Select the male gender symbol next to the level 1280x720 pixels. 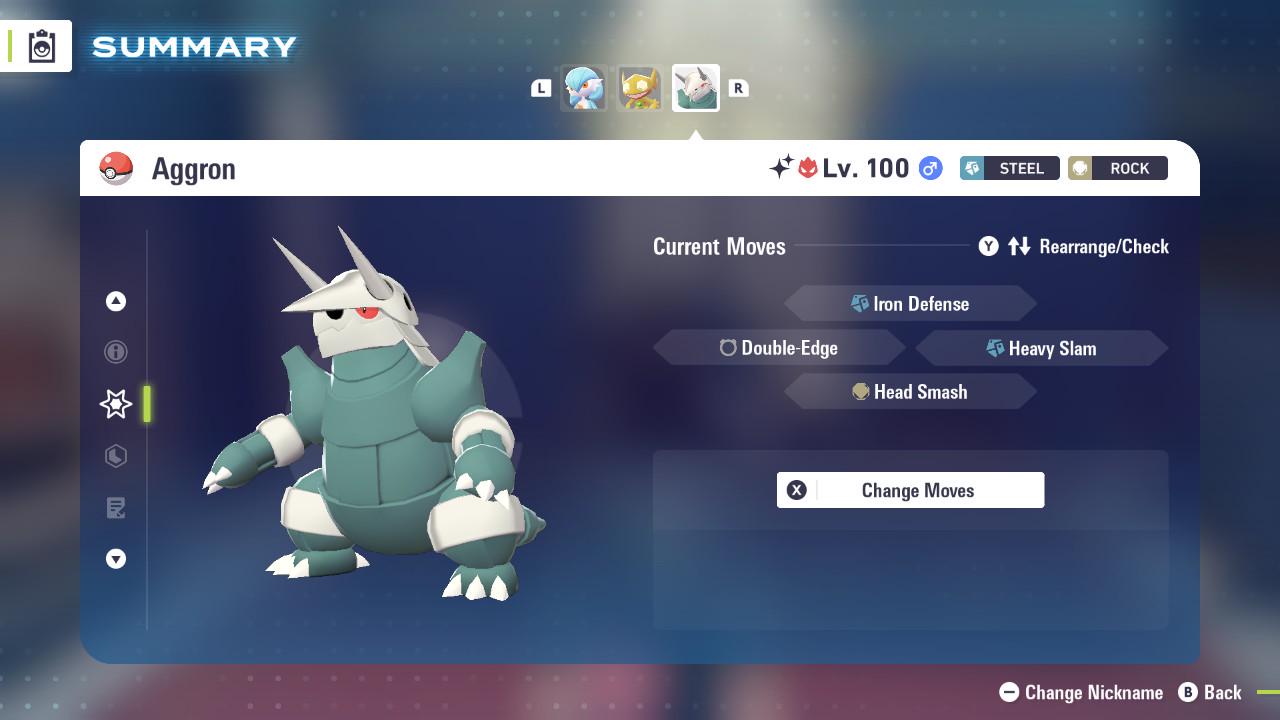pyautogui.click(x=932, y=169)
